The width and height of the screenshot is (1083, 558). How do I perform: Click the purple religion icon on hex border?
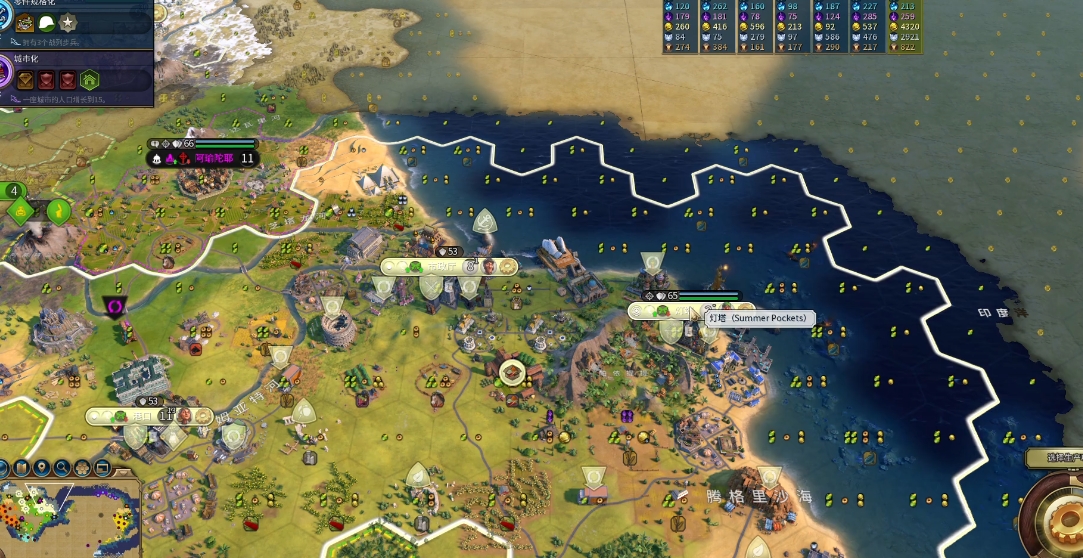point(116,304)
